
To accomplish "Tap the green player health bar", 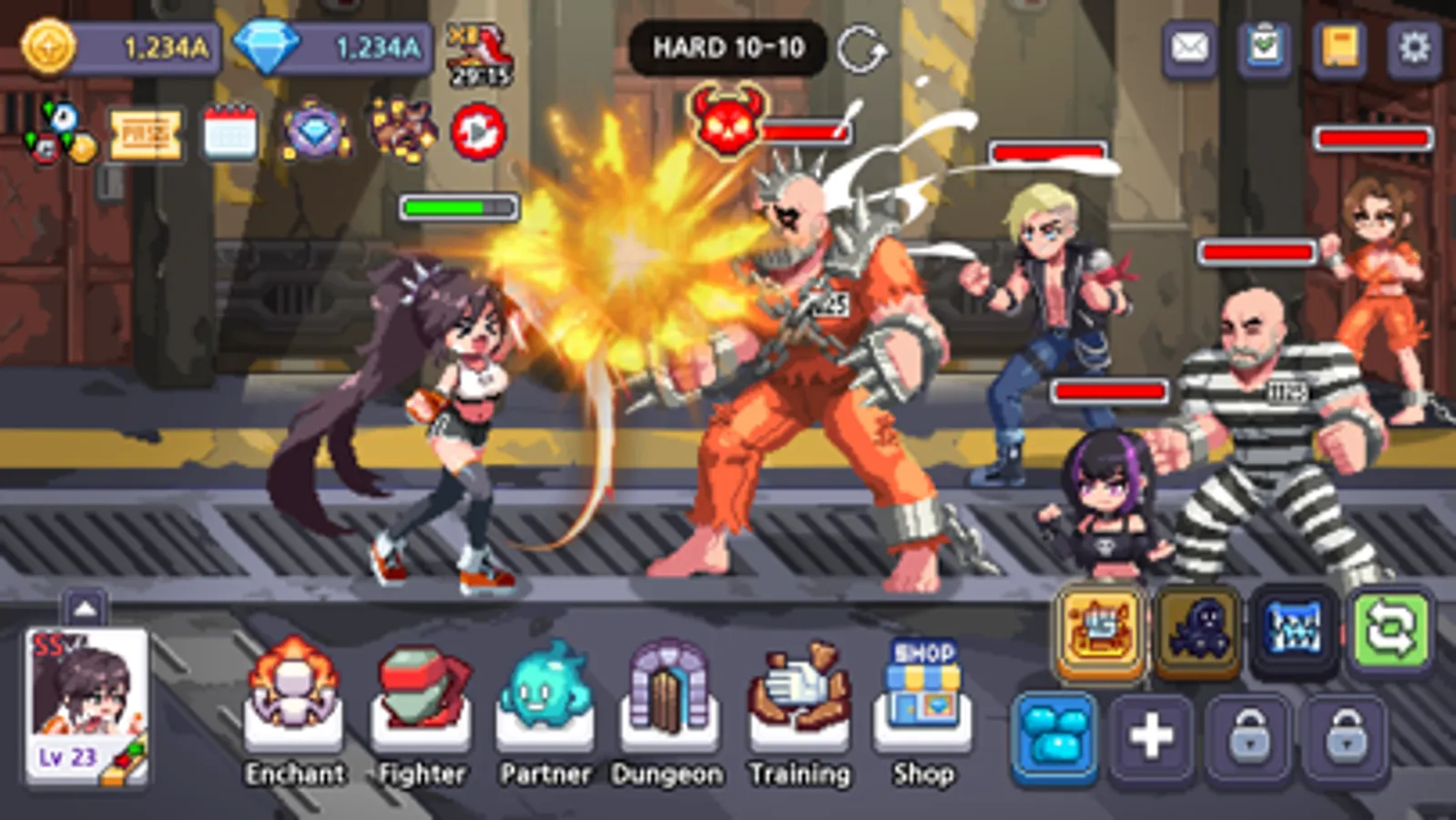I will (460, 209).
